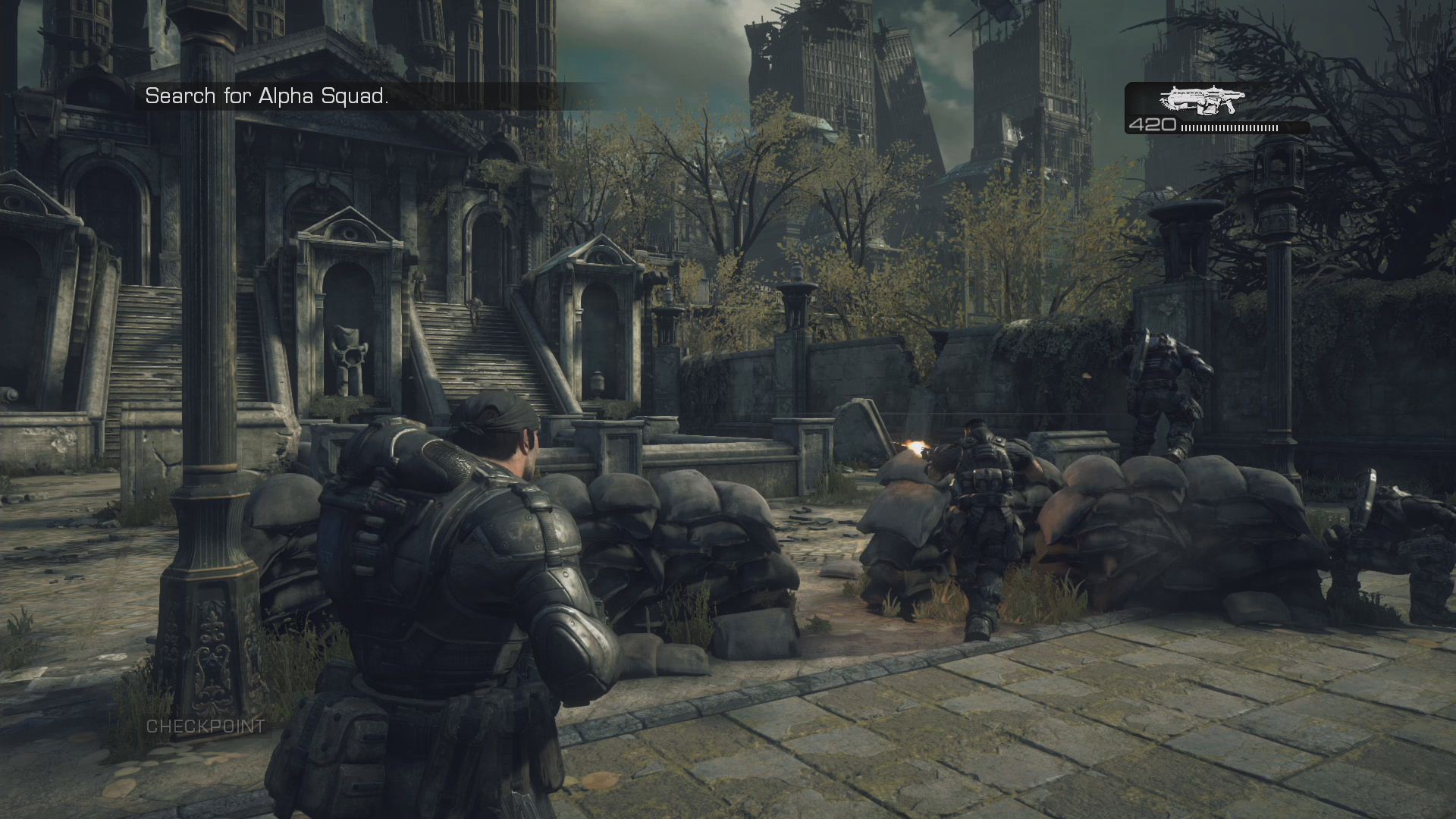This screenshot has height=819, width=1456.
Task: Select the Search for Alpha Squad objective
Action: point(267,96)
